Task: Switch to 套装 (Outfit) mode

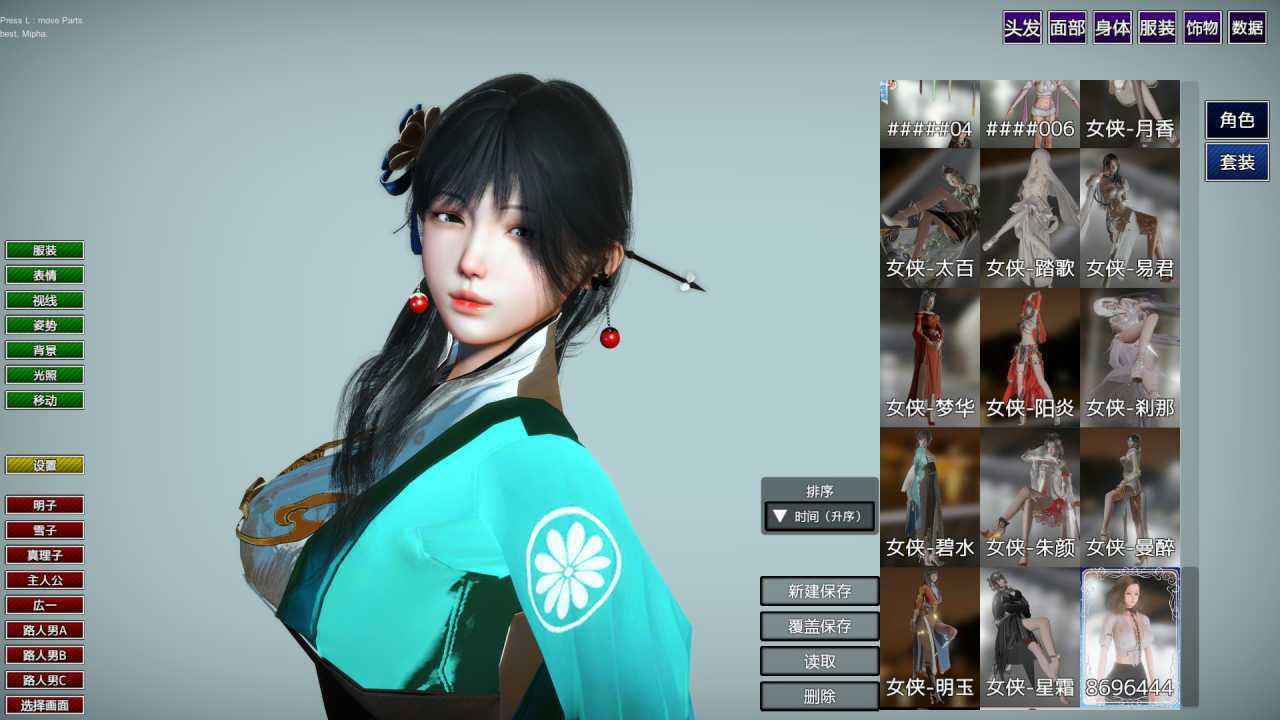Action: coord(1236,161)
